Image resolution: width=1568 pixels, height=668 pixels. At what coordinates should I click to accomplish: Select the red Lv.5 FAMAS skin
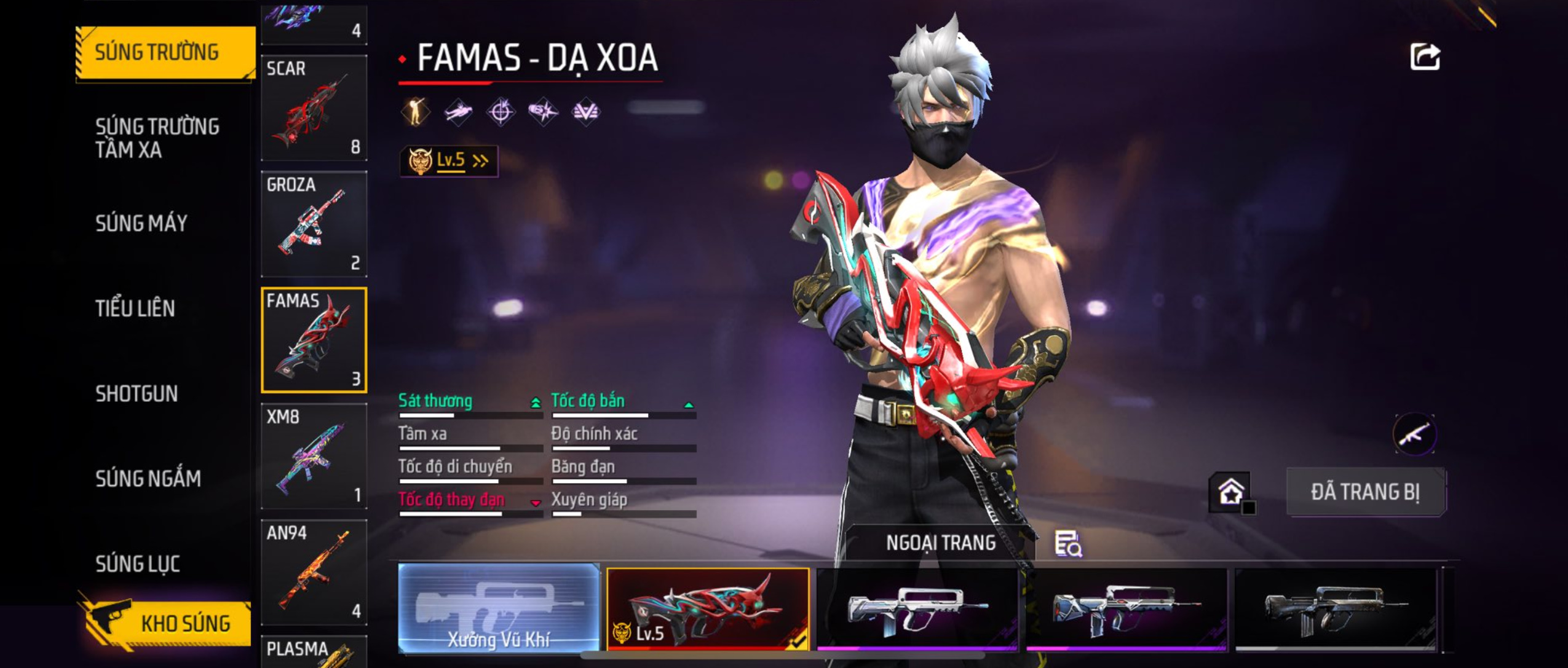708,608
